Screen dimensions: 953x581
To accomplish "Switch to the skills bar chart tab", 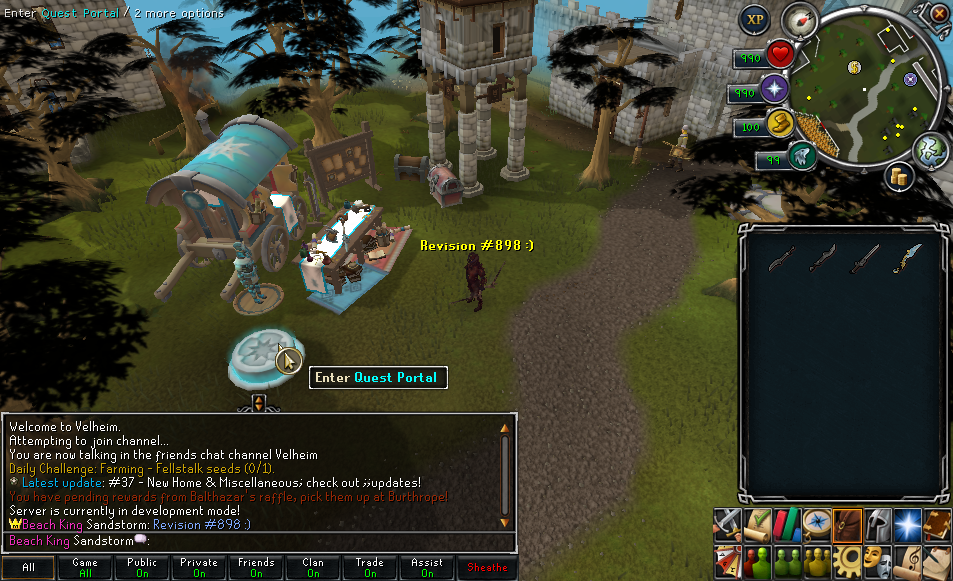I will click(789, 524).
